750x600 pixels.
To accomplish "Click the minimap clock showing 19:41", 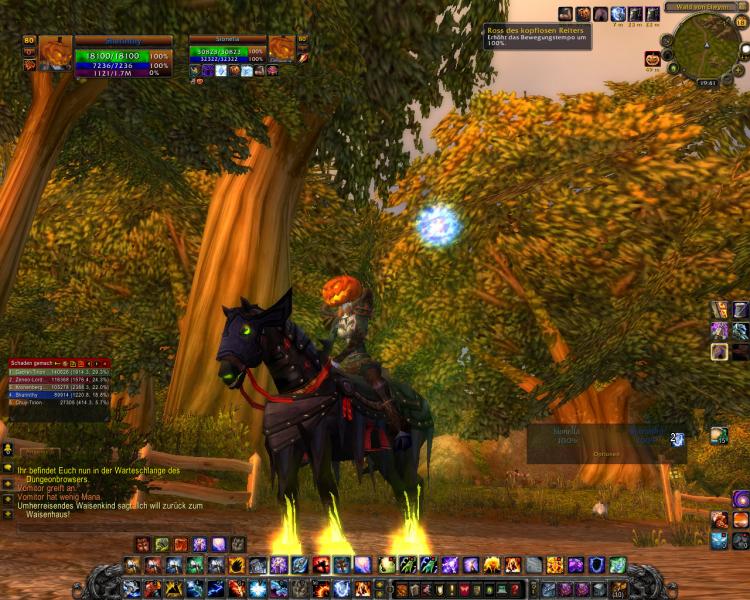I will pyautogui.click(x=705, y=83).
